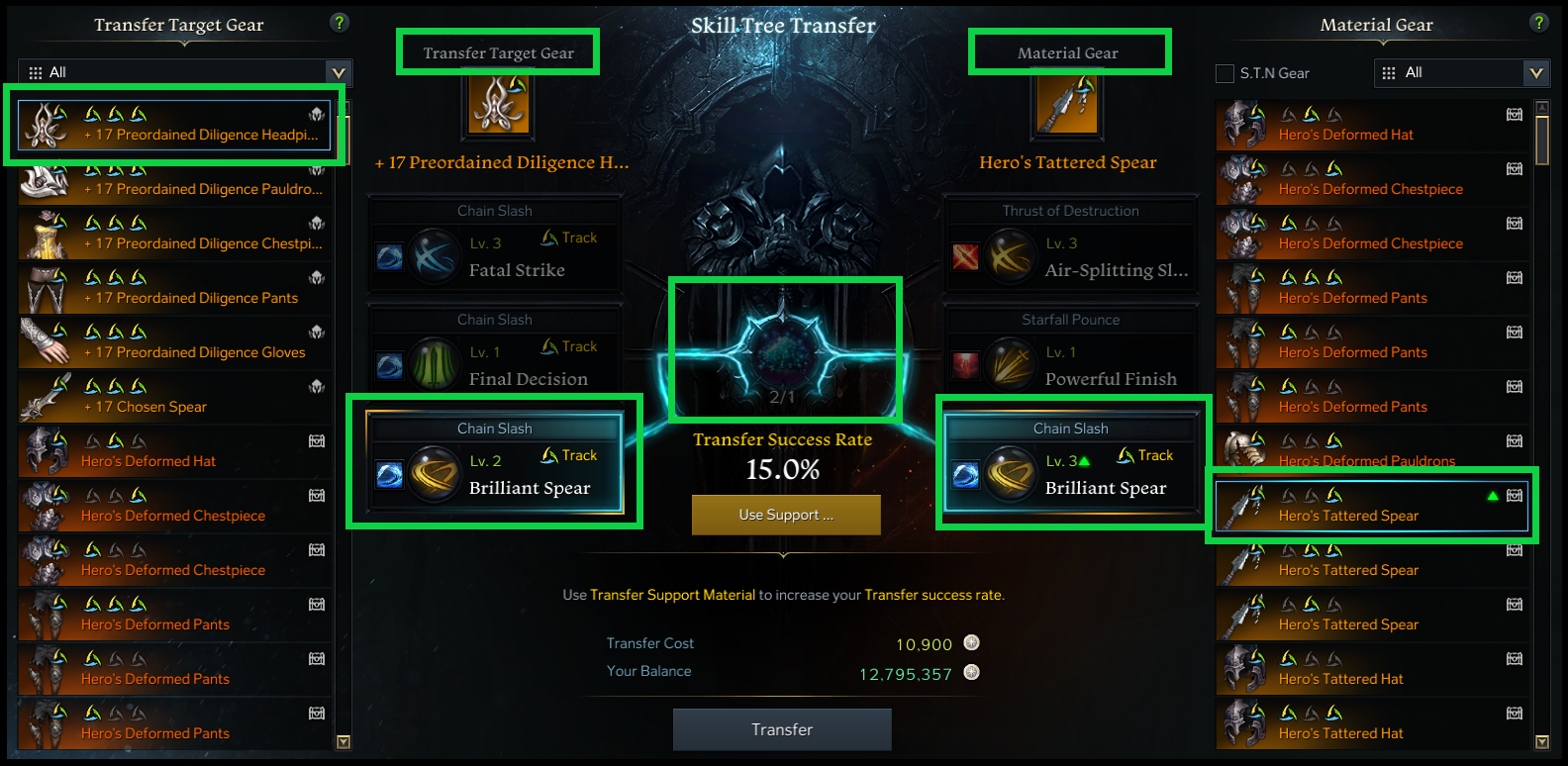
Task: Select the Lv.3 Brilliant Spear skill icon
Action: click(x=1009, y=473)
